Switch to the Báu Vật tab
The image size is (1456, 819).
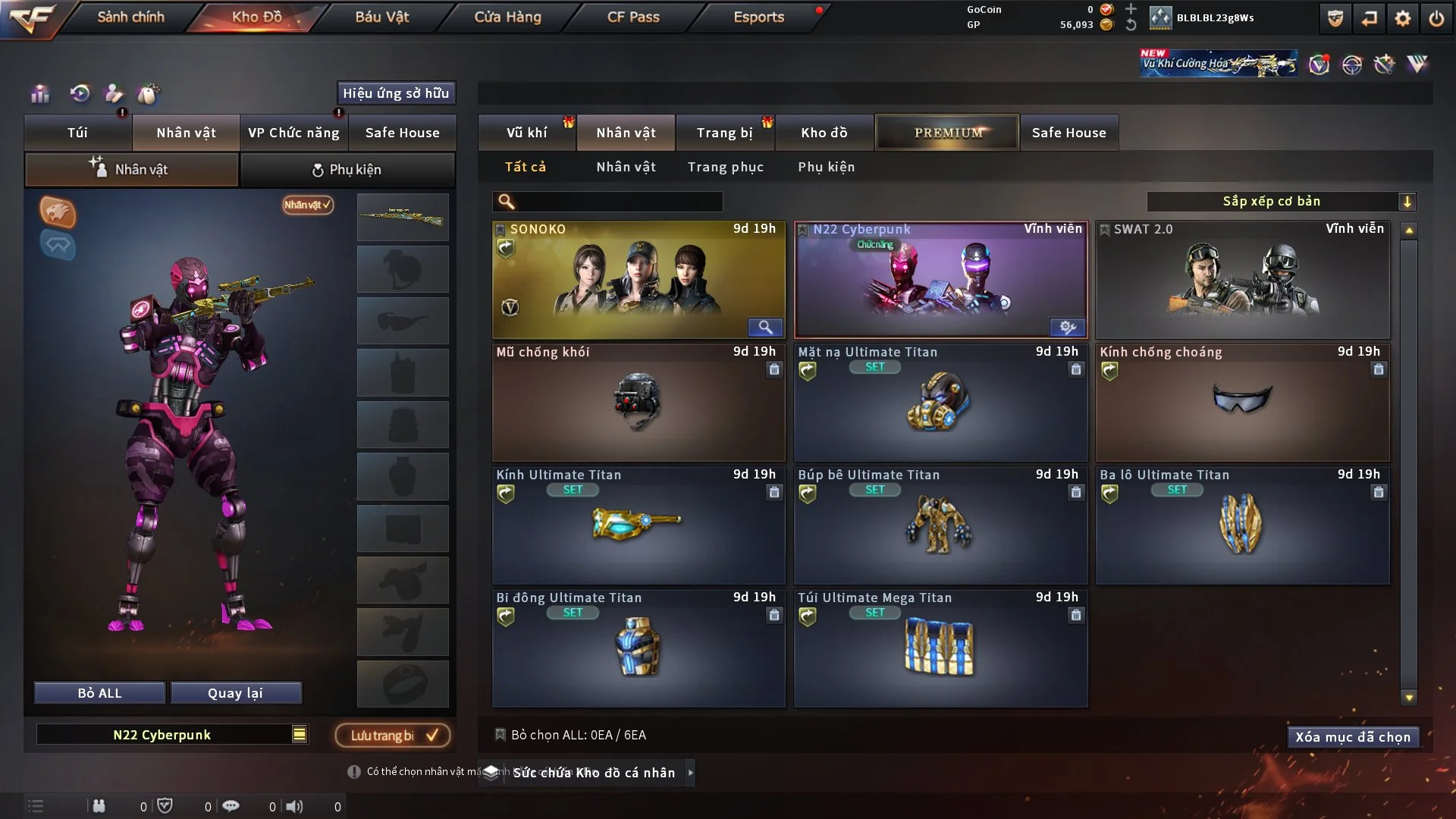(x=381, y=17)
